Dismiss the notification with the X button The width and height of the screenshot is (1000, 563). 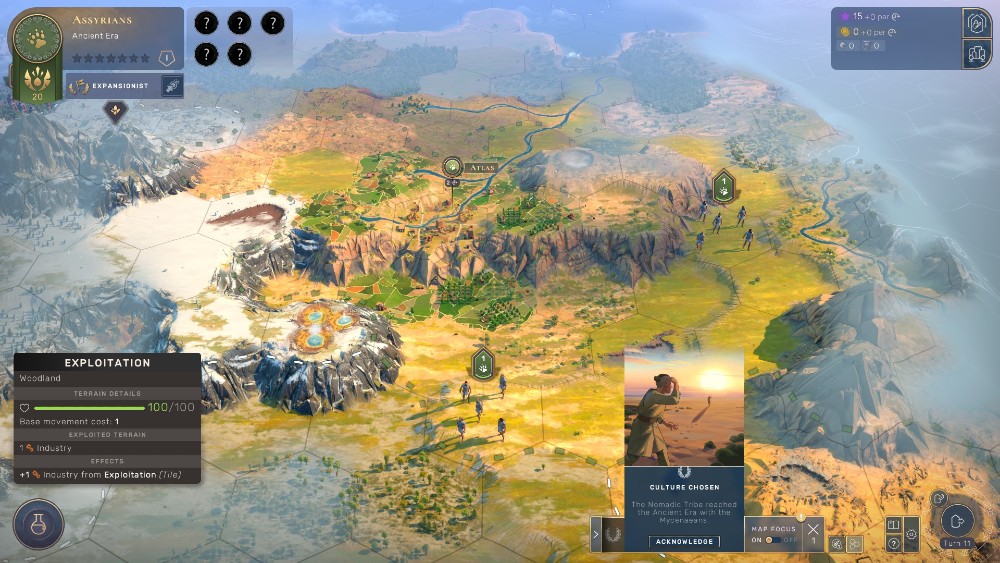point(812,529)
